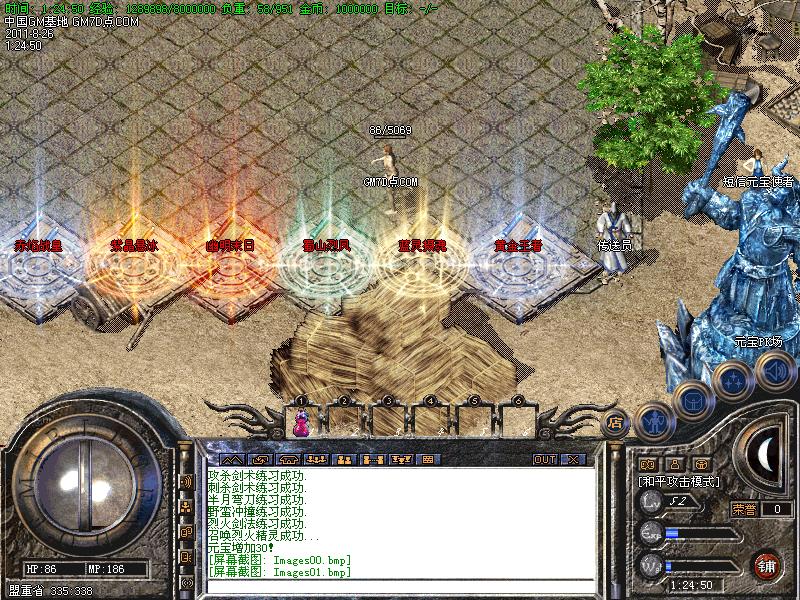Click the 荣誉 honor label
Screen dimensions: 800x600
pyautogui.click(x=743, y=509)
